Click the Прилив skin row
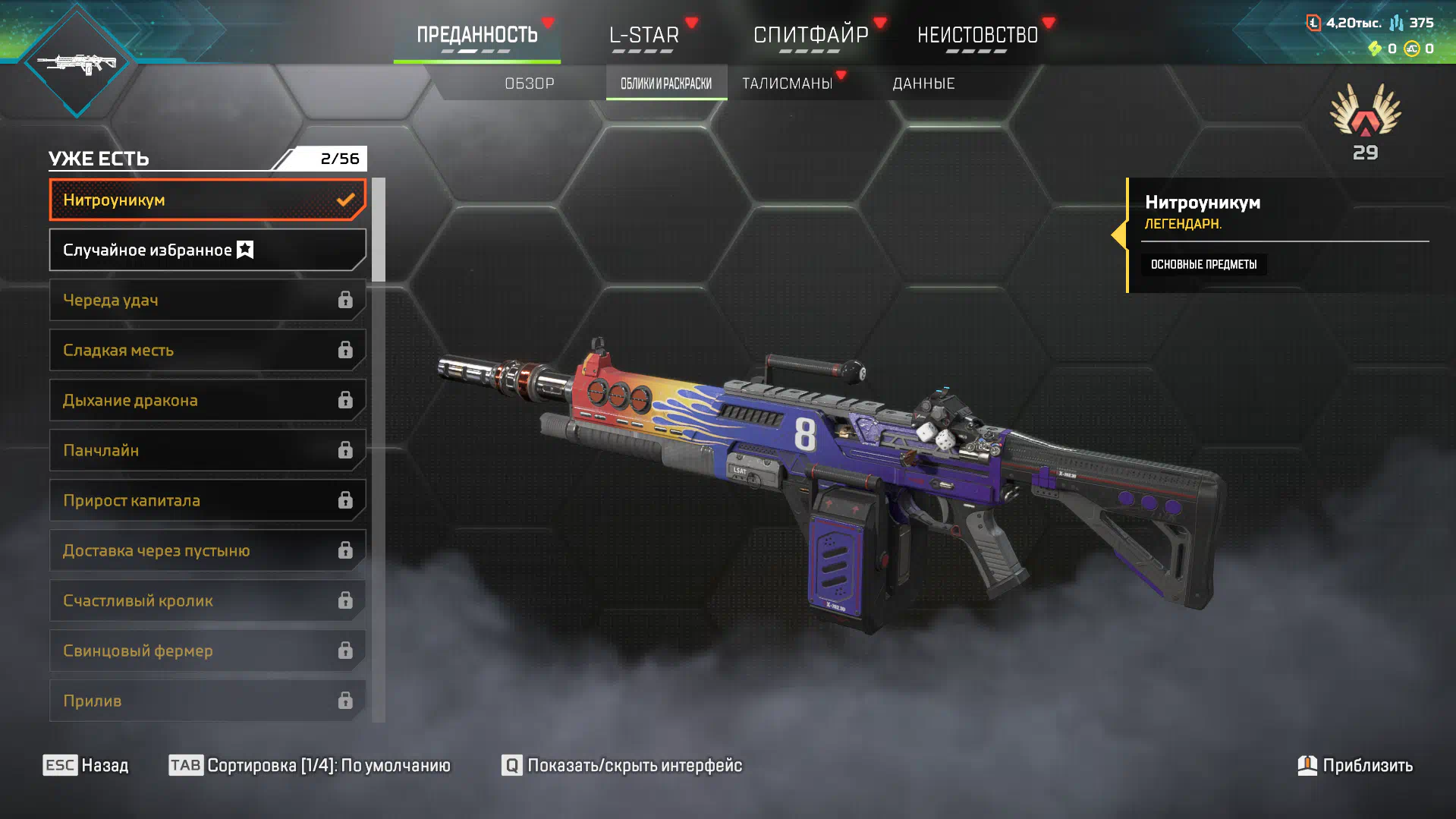This screenshot has width=1456, height=819. coord(207,701)
